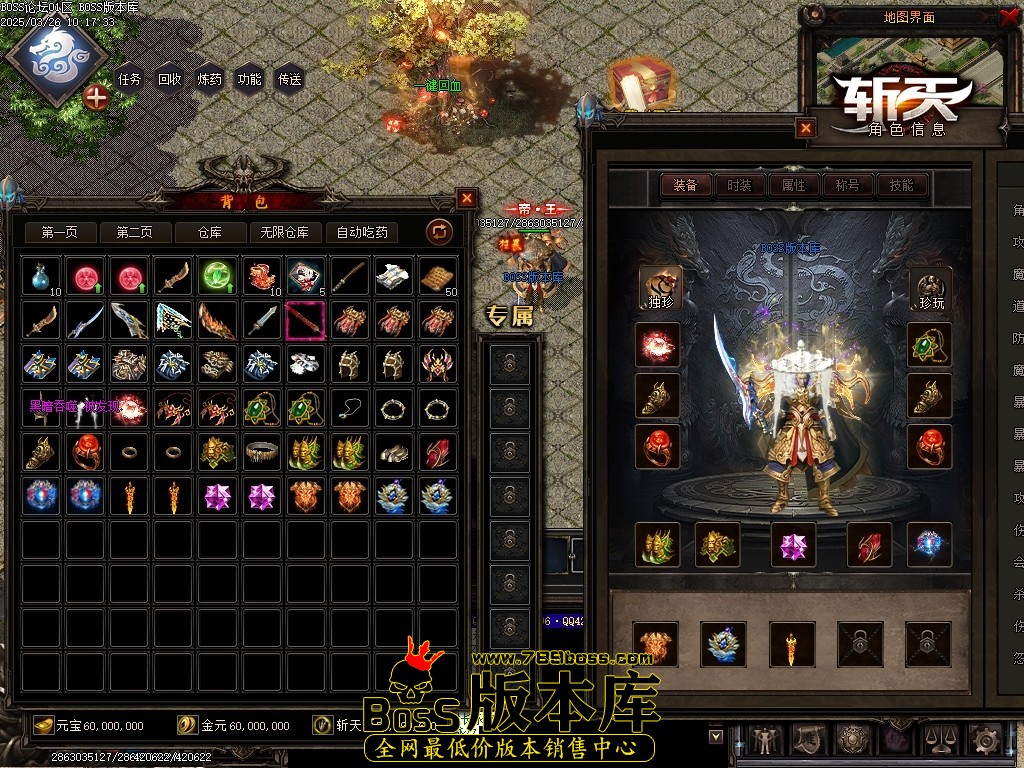Close the 地图界面 map panel
Screen dimensions: 1024x768
click(x=1008, y=16)
